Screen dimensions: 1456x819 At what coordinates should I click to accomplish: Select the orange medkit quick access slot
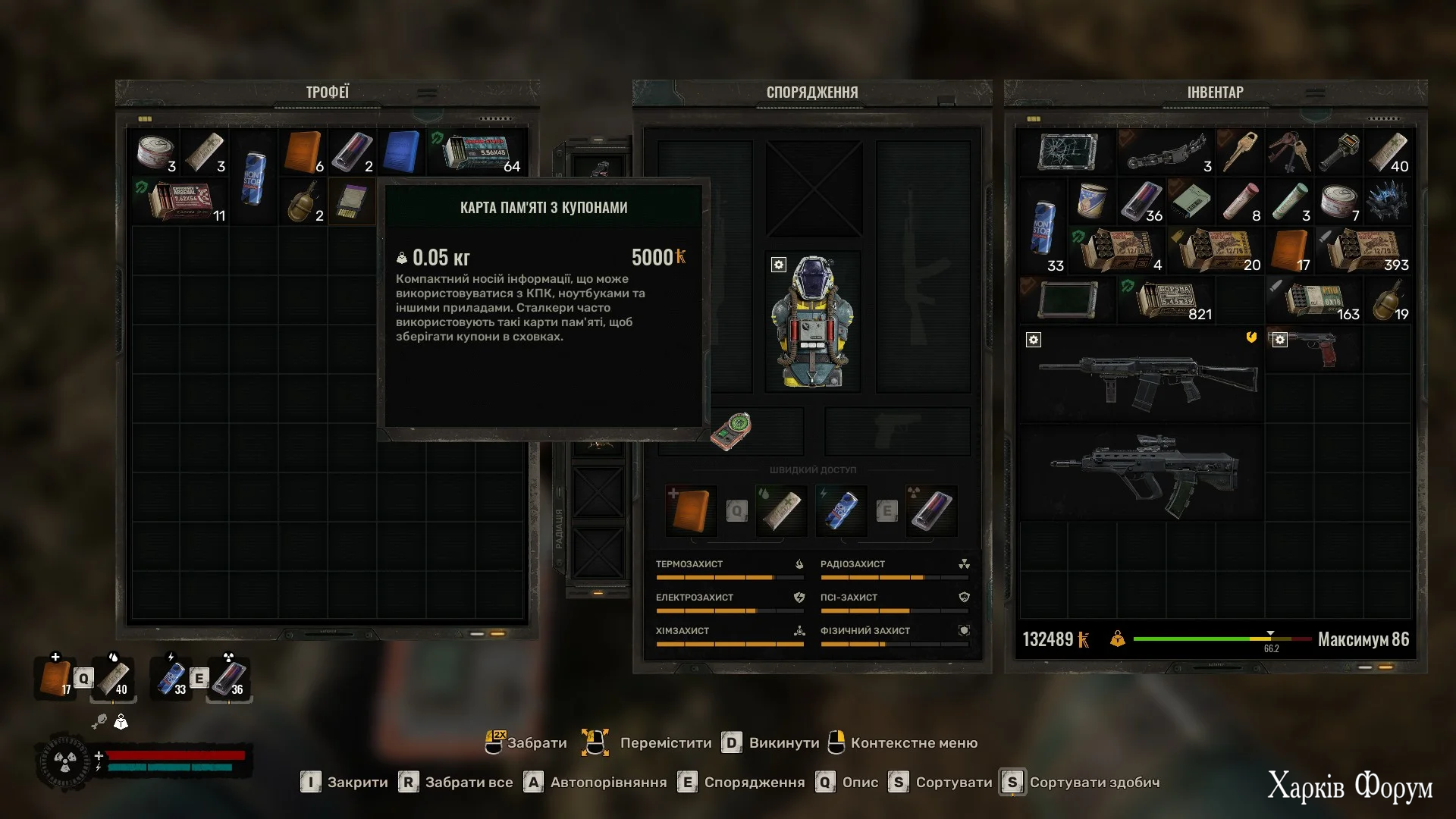click(x=691, y=510)
